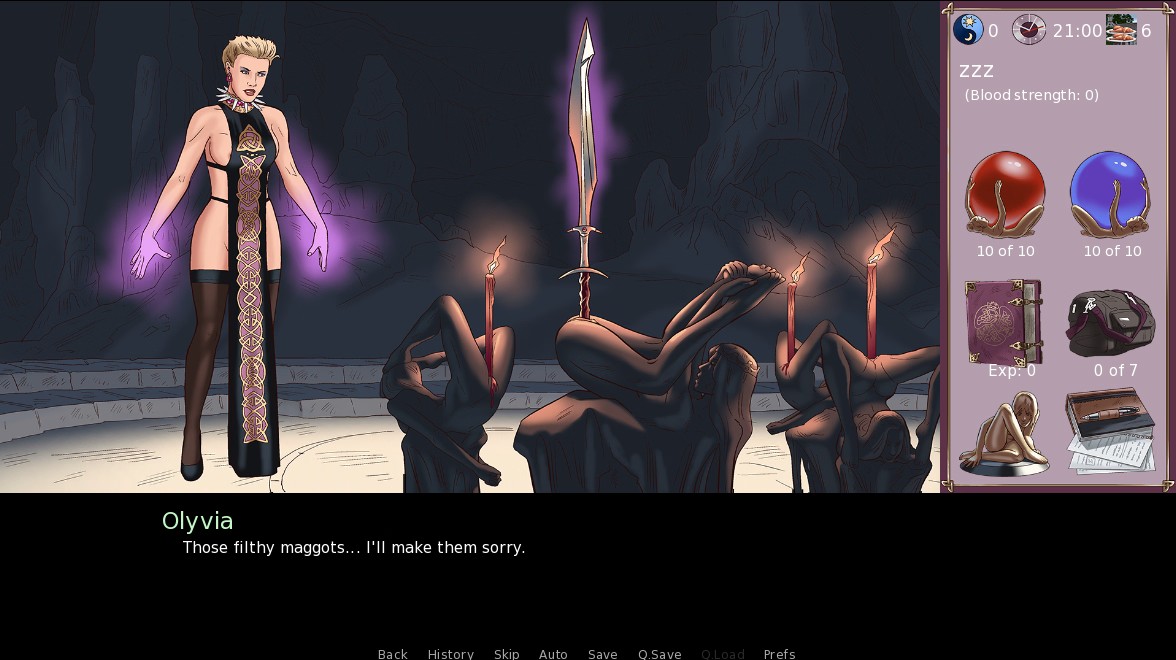
Task: Select the golden figurine statue icon
Action: pos(1003,434)
